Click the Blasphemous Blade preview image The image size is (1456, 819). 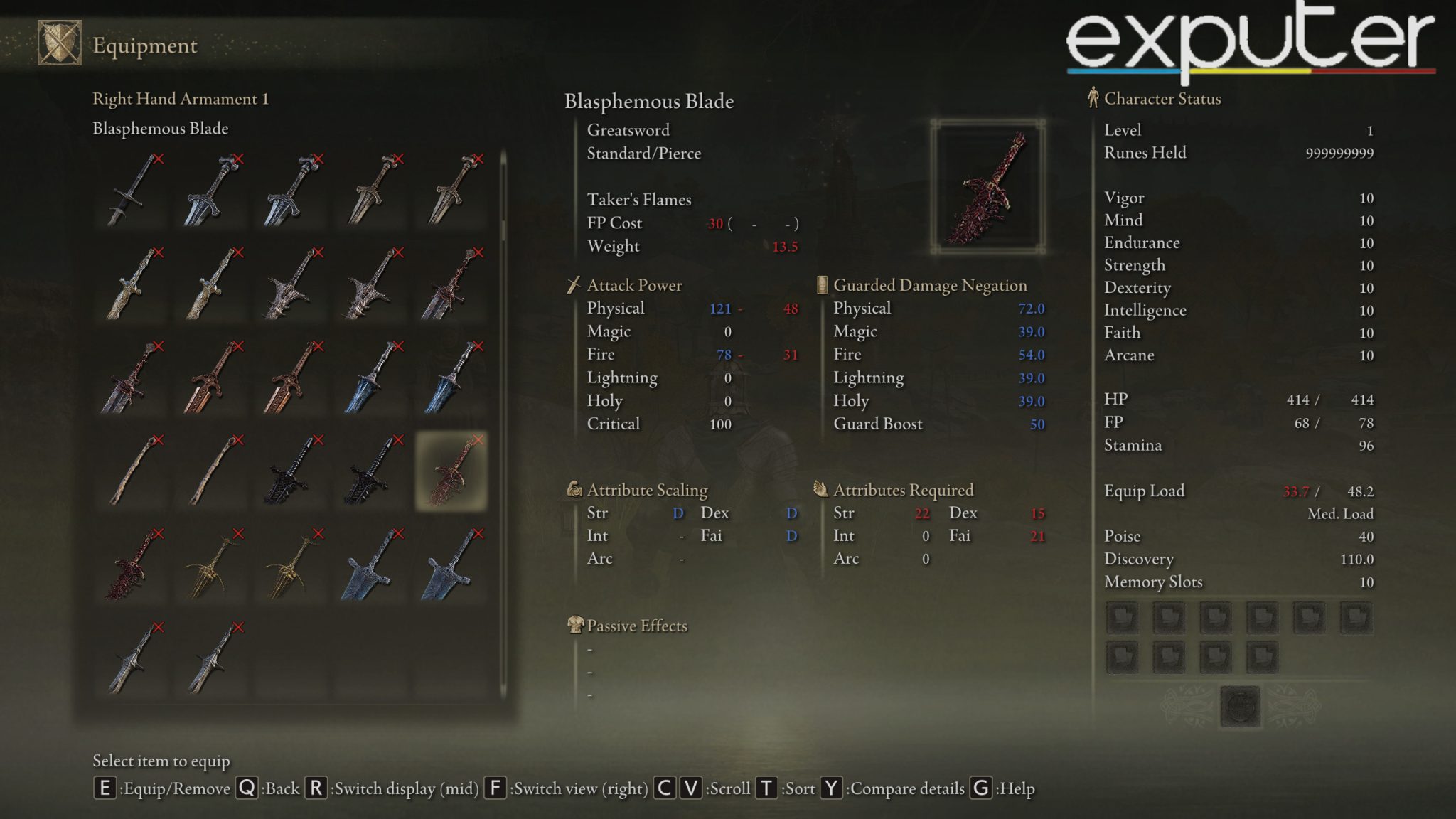tap(987, 187)
